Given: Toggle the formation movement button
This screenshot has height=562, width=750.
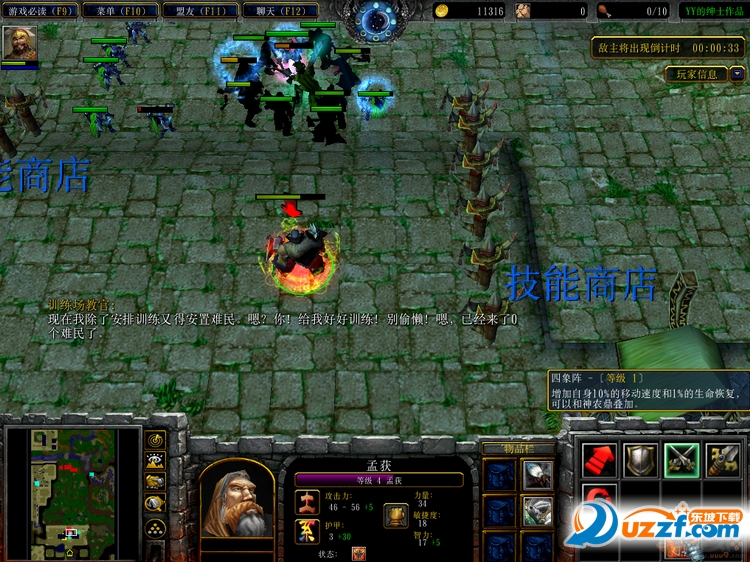Looking at the screenshot, I should click(156, 527).
